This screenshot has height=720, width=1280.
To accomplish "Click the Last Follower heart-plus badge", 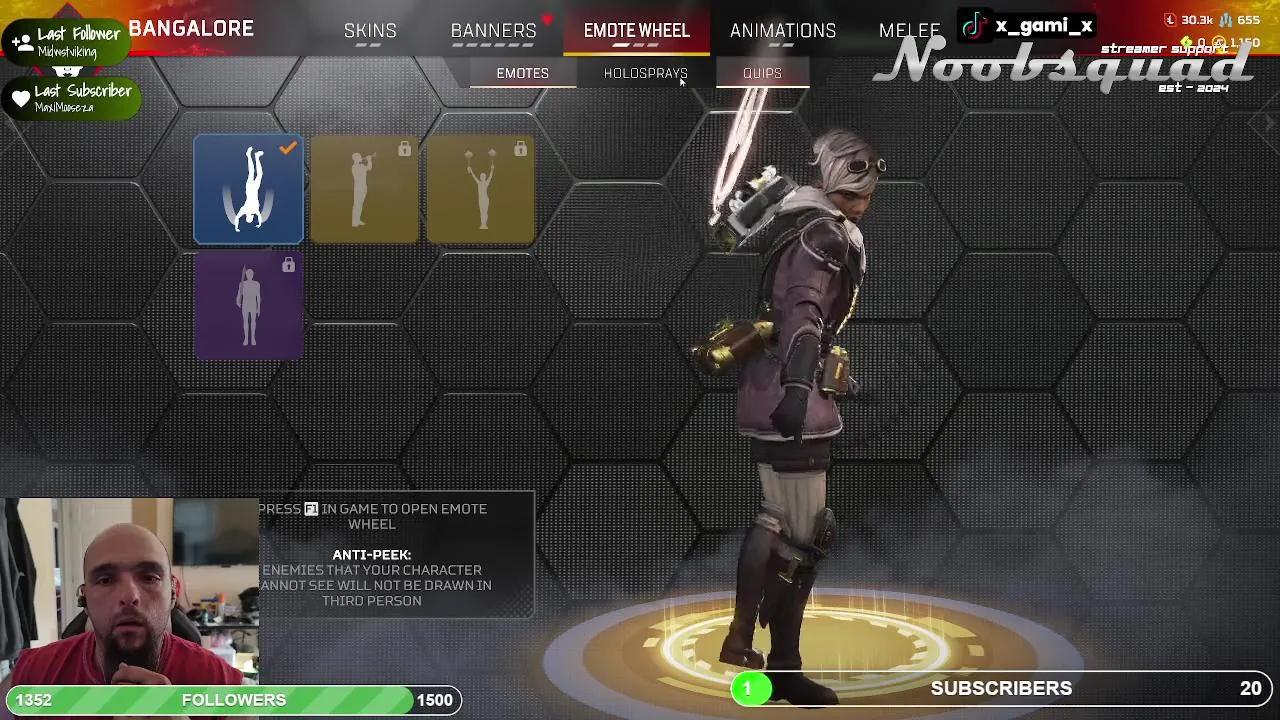I will pos(22,40).
